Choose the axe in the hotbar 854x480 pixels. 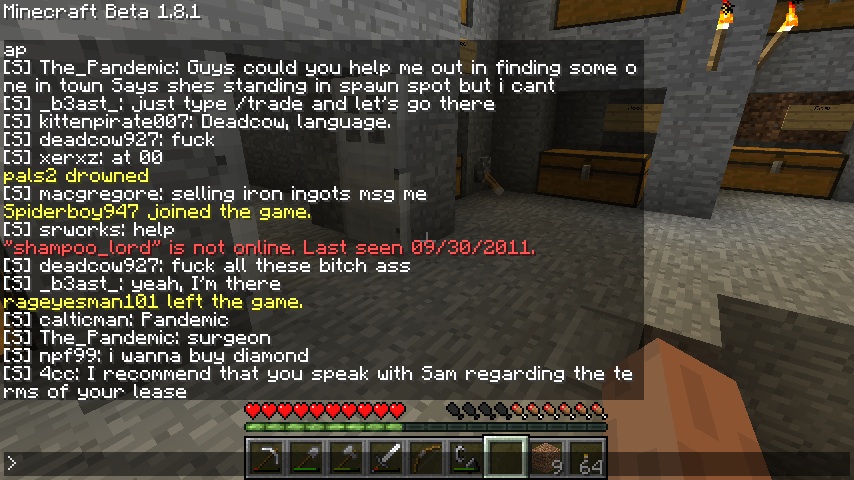[x=346, y=459]
